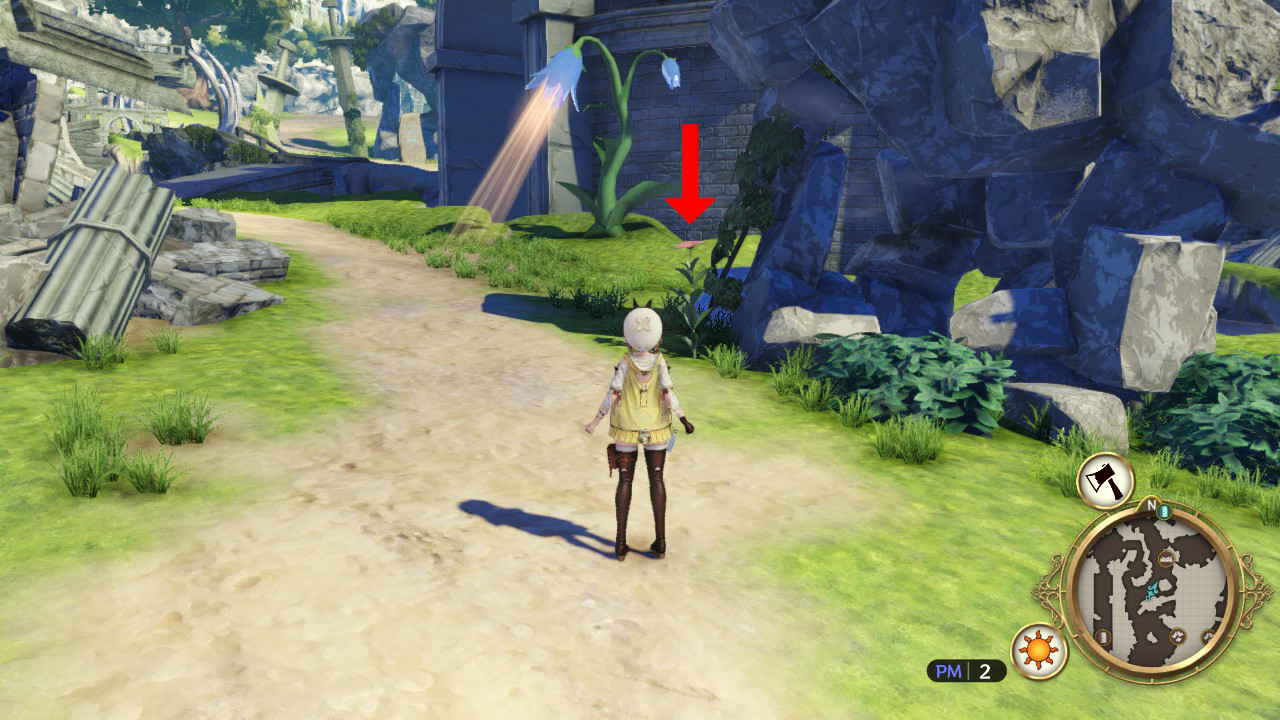Click the landmark icon on the upper minimap
Image resolution: width=1280 pixels, height=720 pixels.
click(x=1166, y=558)
